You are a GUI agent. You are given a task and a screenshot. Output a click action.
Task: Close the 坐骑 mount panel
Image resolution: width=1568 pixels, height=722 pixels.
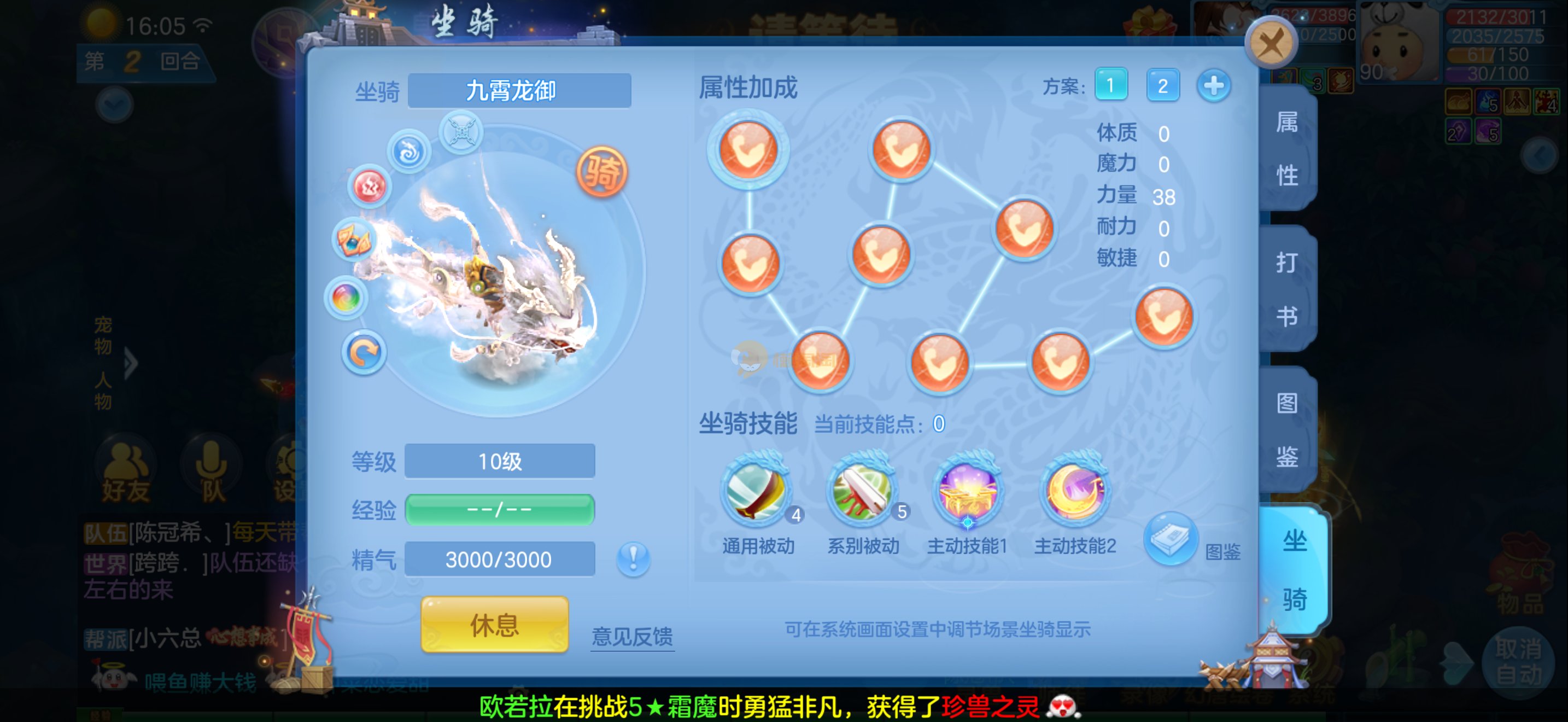tap(1271, 43)
